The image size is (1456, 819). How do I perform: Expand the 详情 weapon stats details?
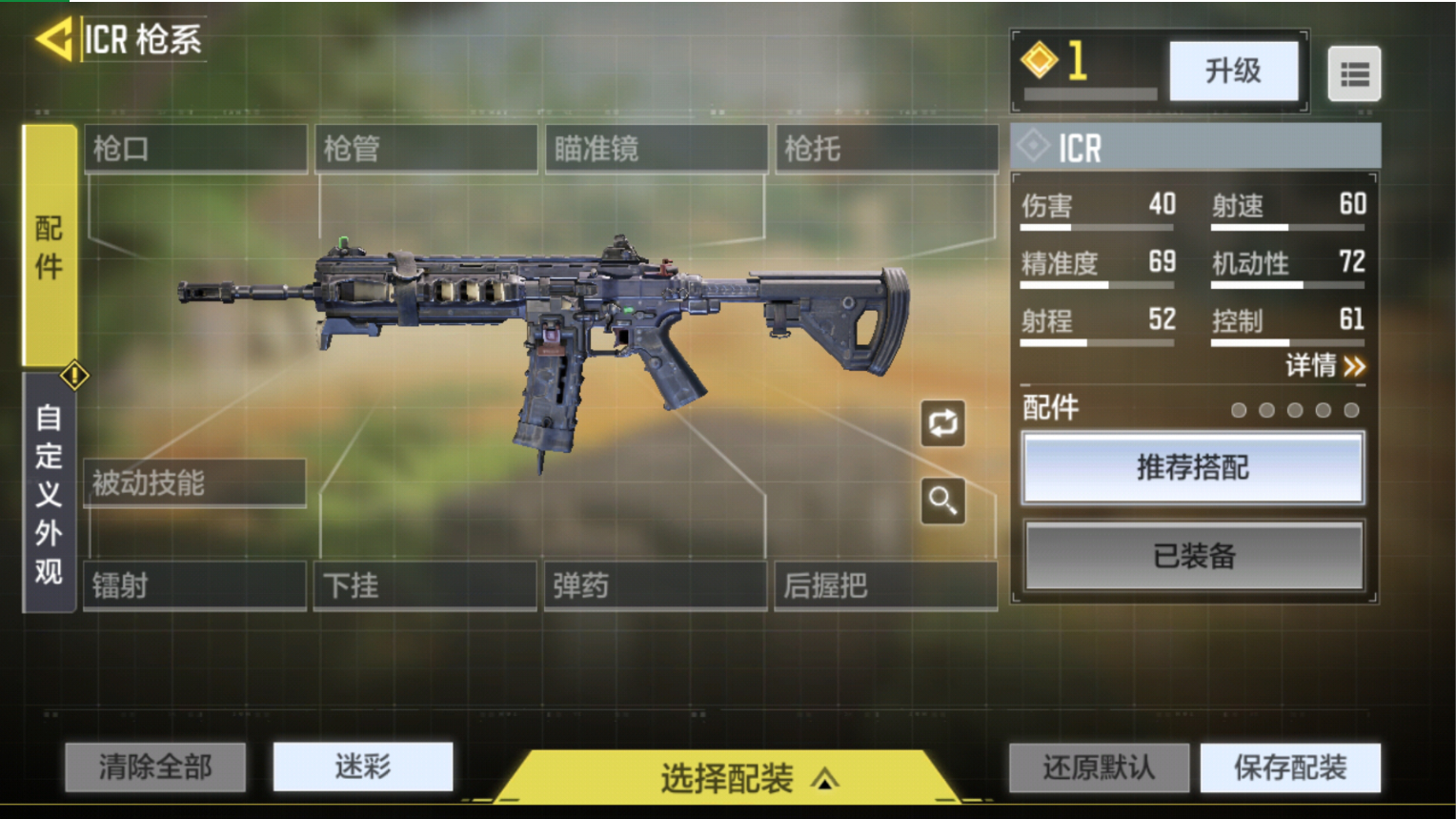pyautogui.click(x=1326, y=366)
